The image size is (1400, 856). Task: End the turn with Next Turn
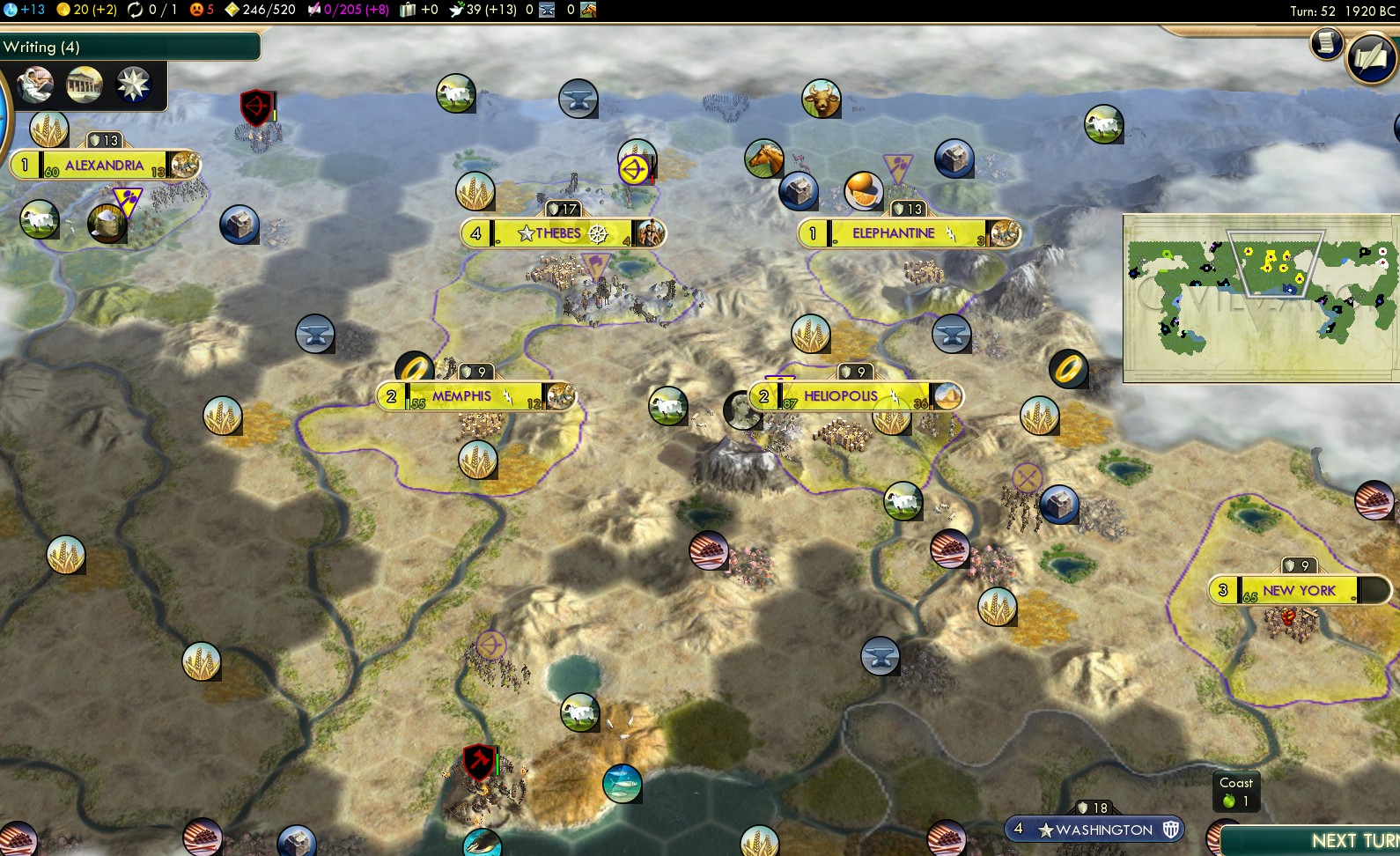point(1321,839)
